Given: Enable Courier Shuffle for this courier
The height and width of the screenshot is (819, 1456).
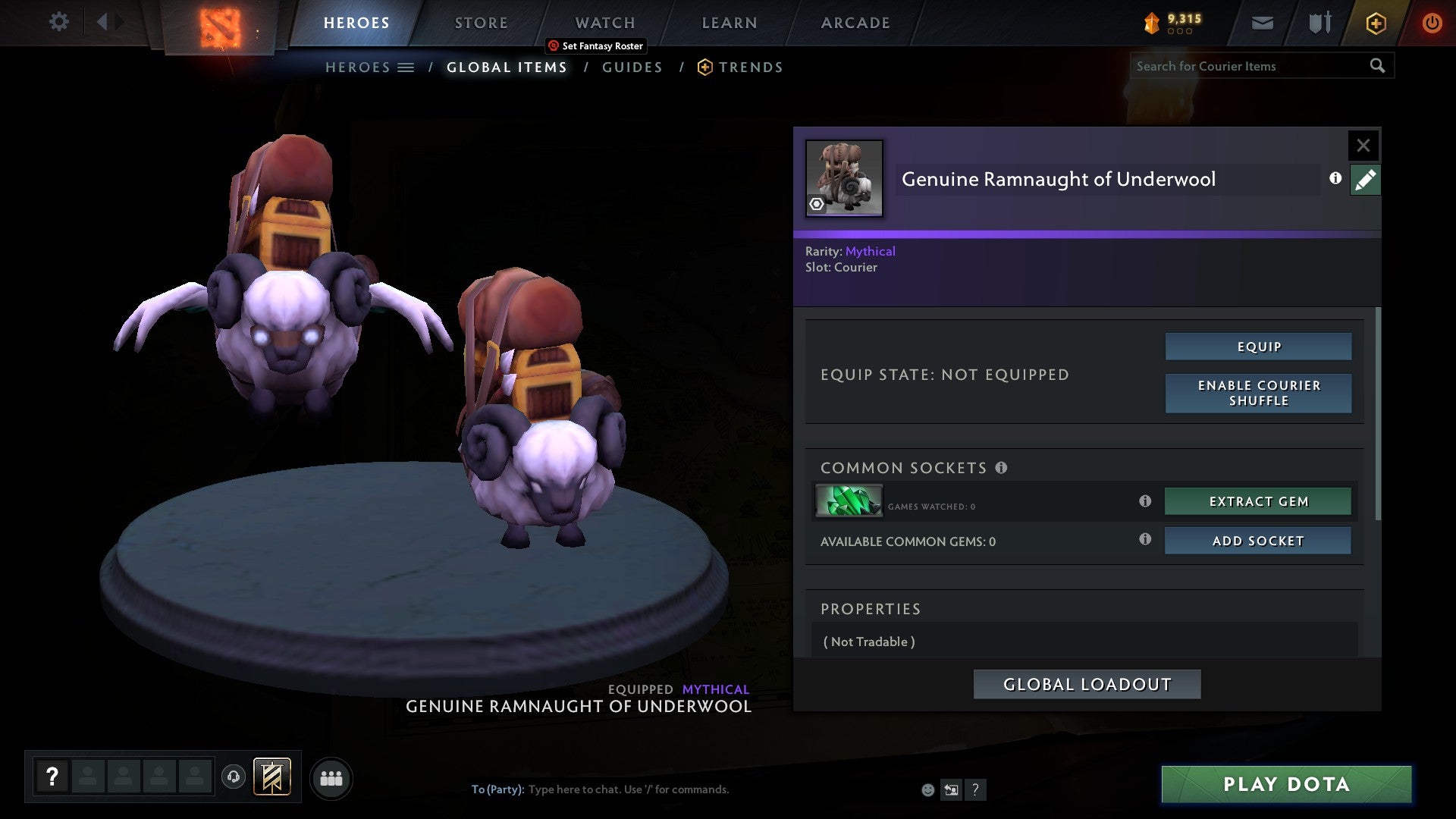Looking at the screenshot, I should click(x=1257, y=393).
